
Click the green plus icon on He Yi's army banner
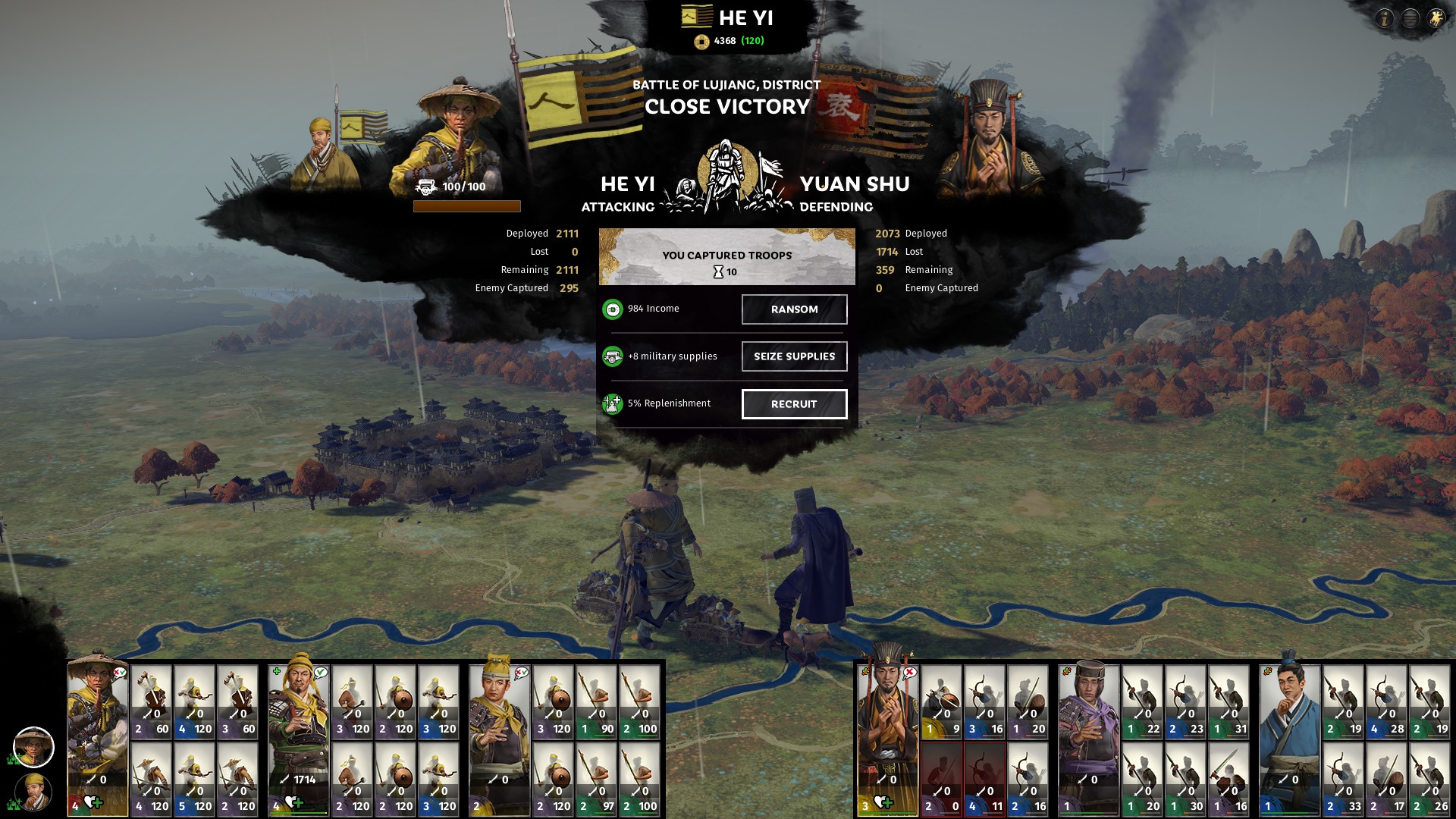[276, 673]
